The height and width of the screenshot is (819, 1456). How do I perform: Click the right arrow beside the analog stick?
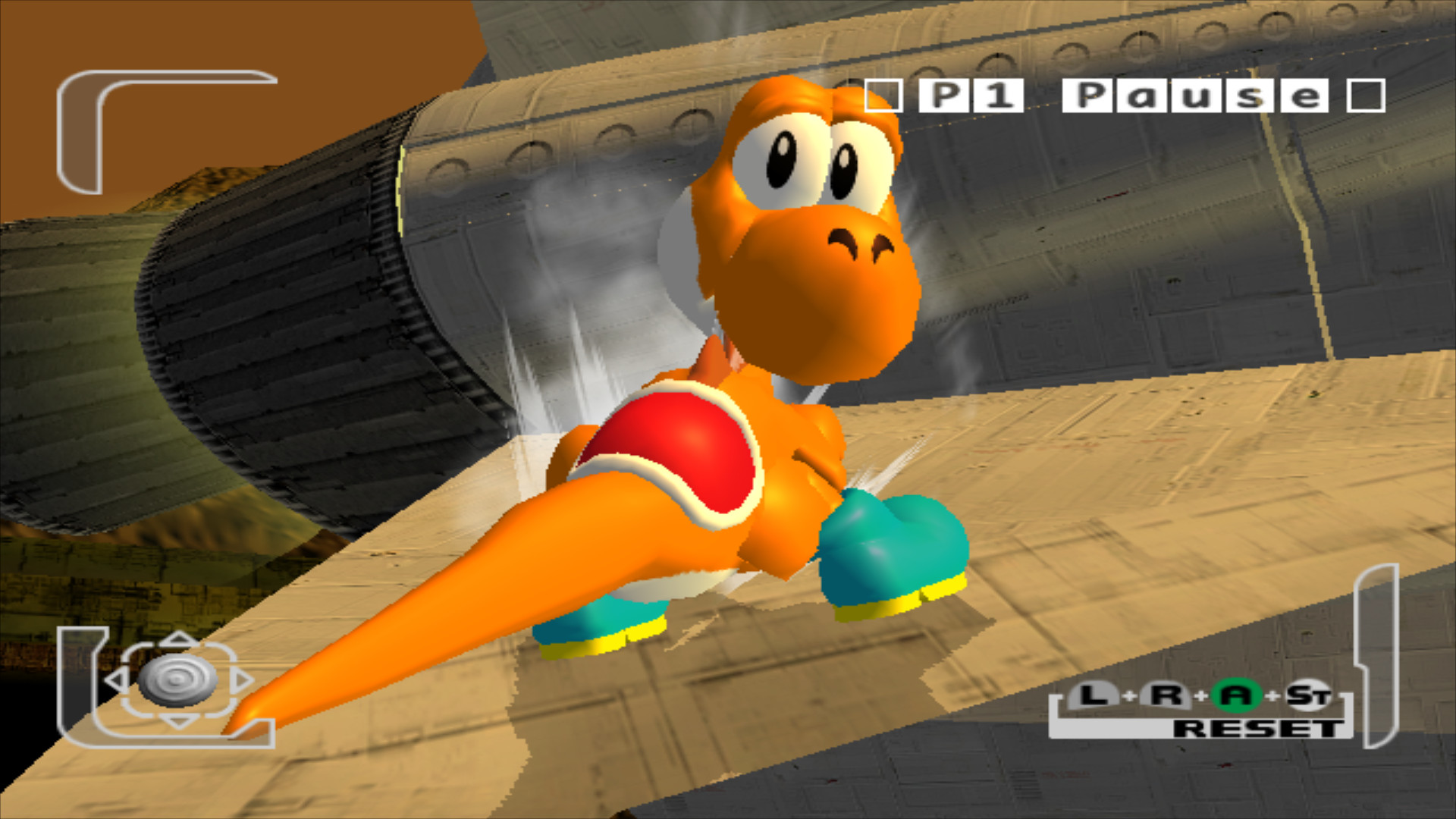point(243,679)
